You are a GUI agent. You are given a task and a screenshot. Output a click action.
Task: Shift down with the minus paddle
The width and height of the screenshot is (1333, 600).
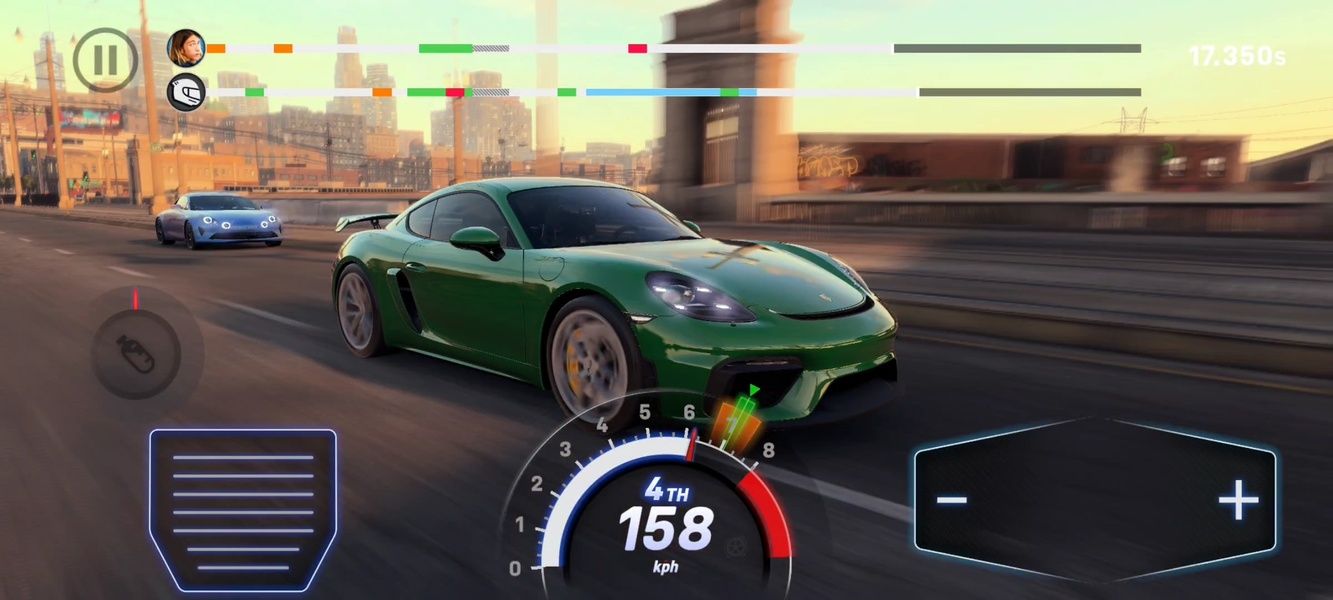[x=953, y=500]
